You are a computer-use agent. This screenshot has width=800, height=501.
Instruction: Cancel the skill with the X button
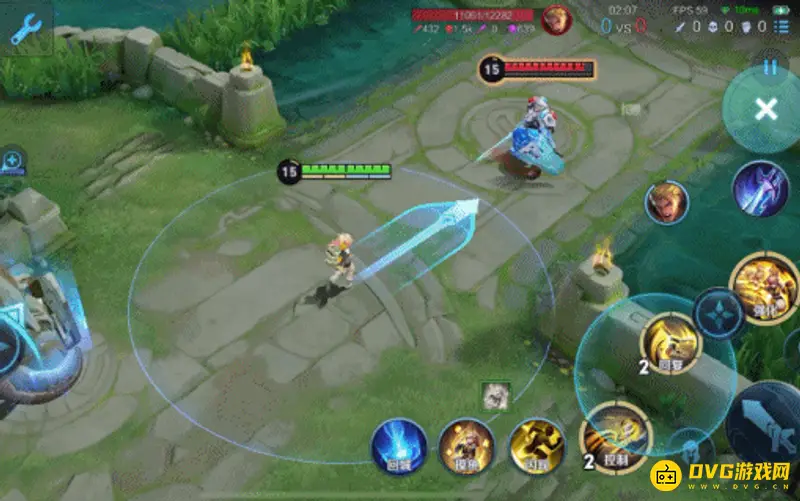pos(765,110)
